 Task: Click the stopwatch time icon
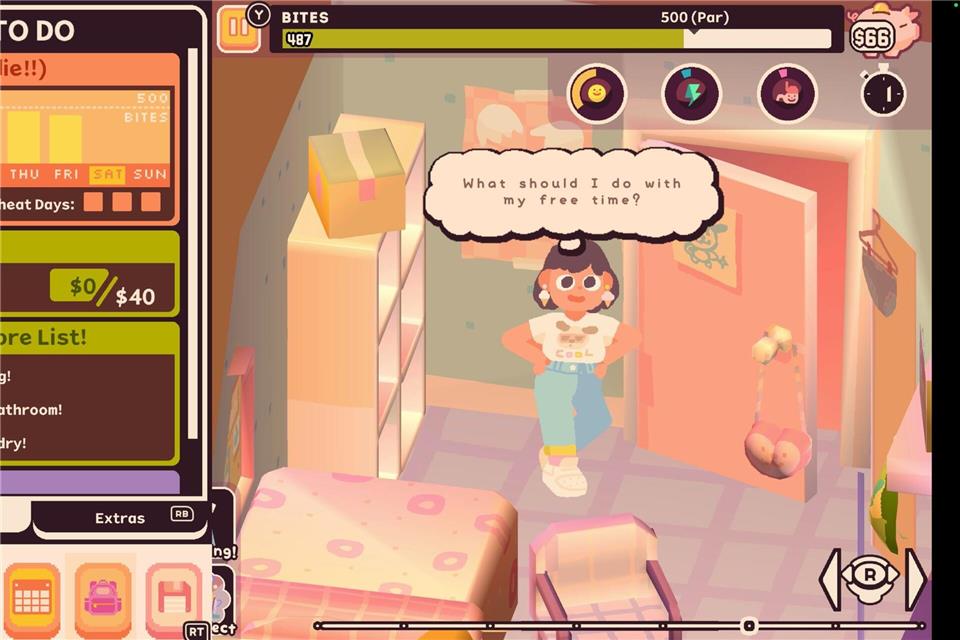click(884, 93)
